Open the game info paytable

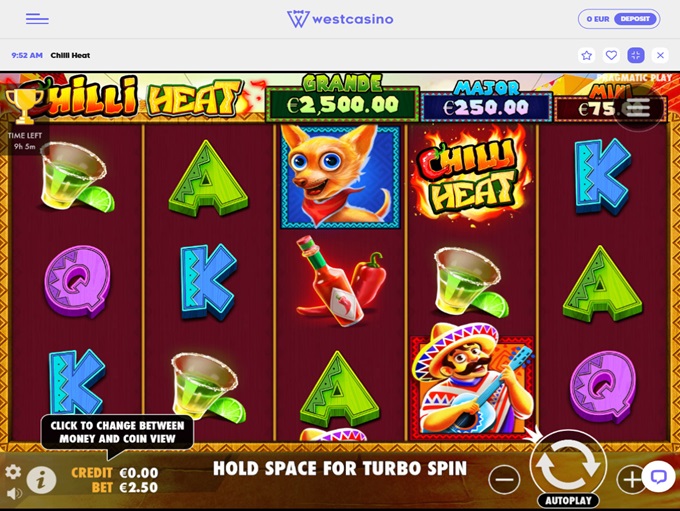coord(41,480)
